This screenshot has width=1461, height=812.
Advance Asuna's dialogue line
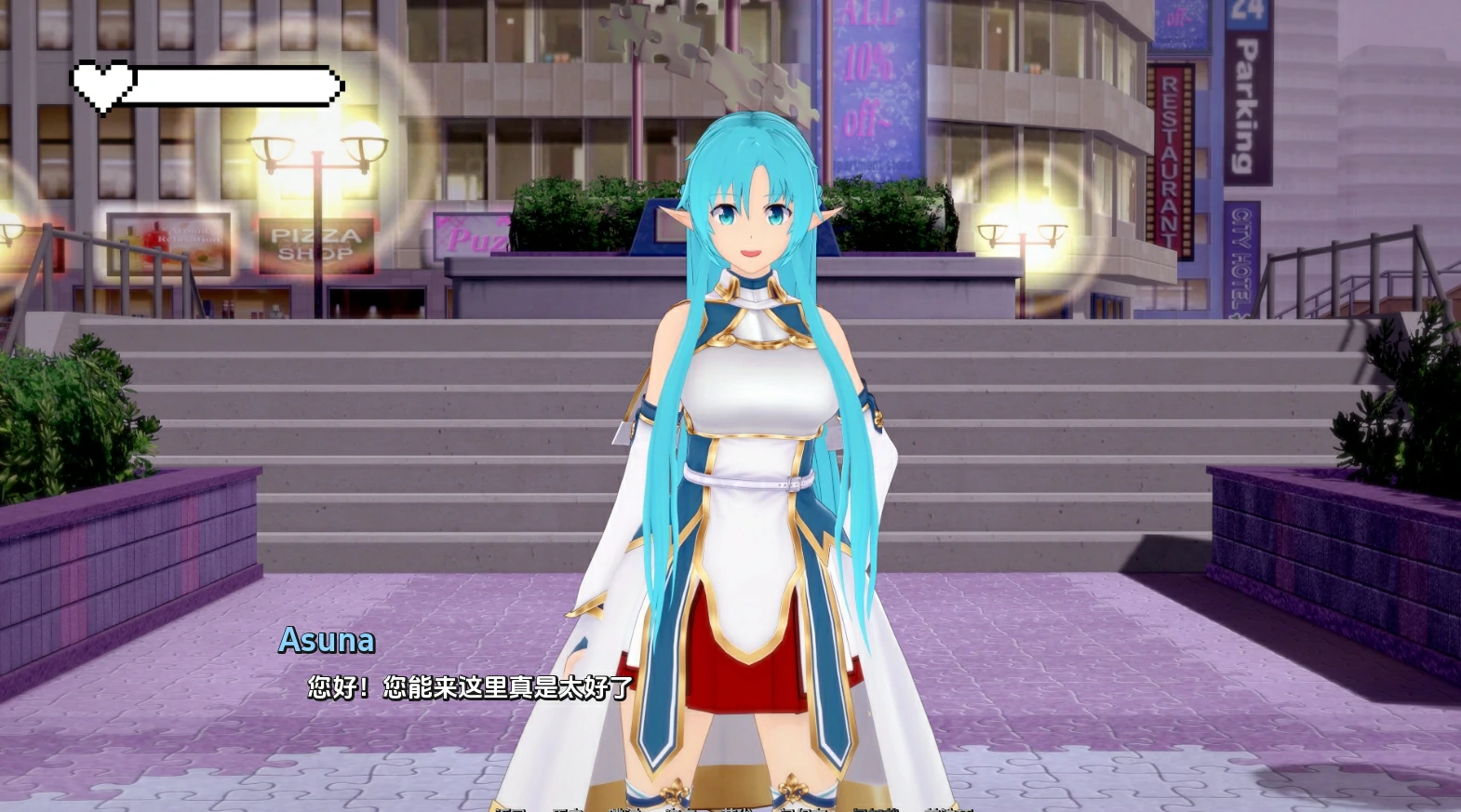pos(470,687)
